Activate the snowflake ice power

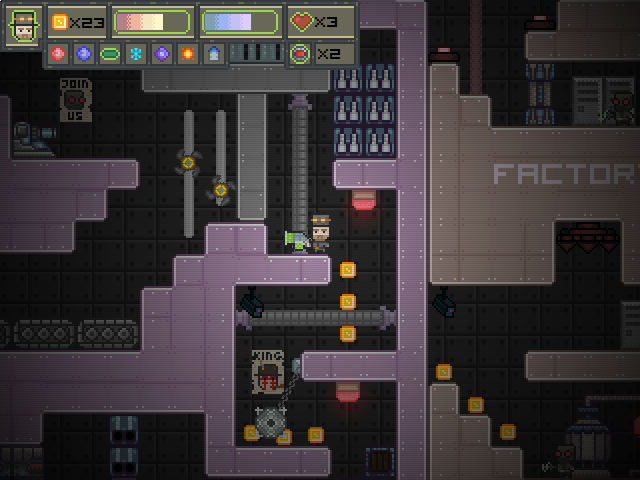click(x=136, y=53)
